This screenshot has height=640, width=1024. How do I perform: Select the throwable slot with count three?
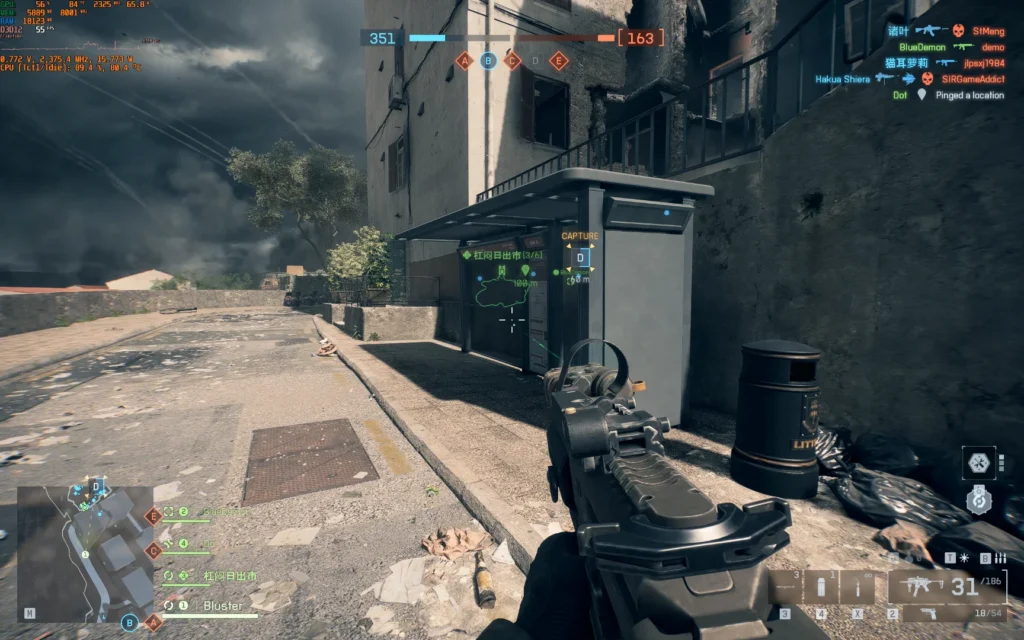[x=785, y=586]
